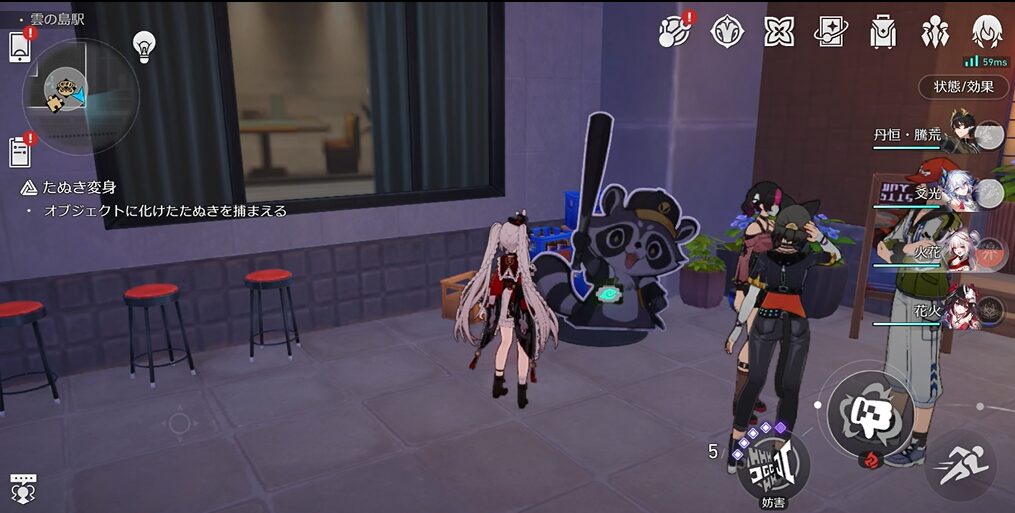Open the team lineup icon
1015x513 pixels.
click(935, 31)
